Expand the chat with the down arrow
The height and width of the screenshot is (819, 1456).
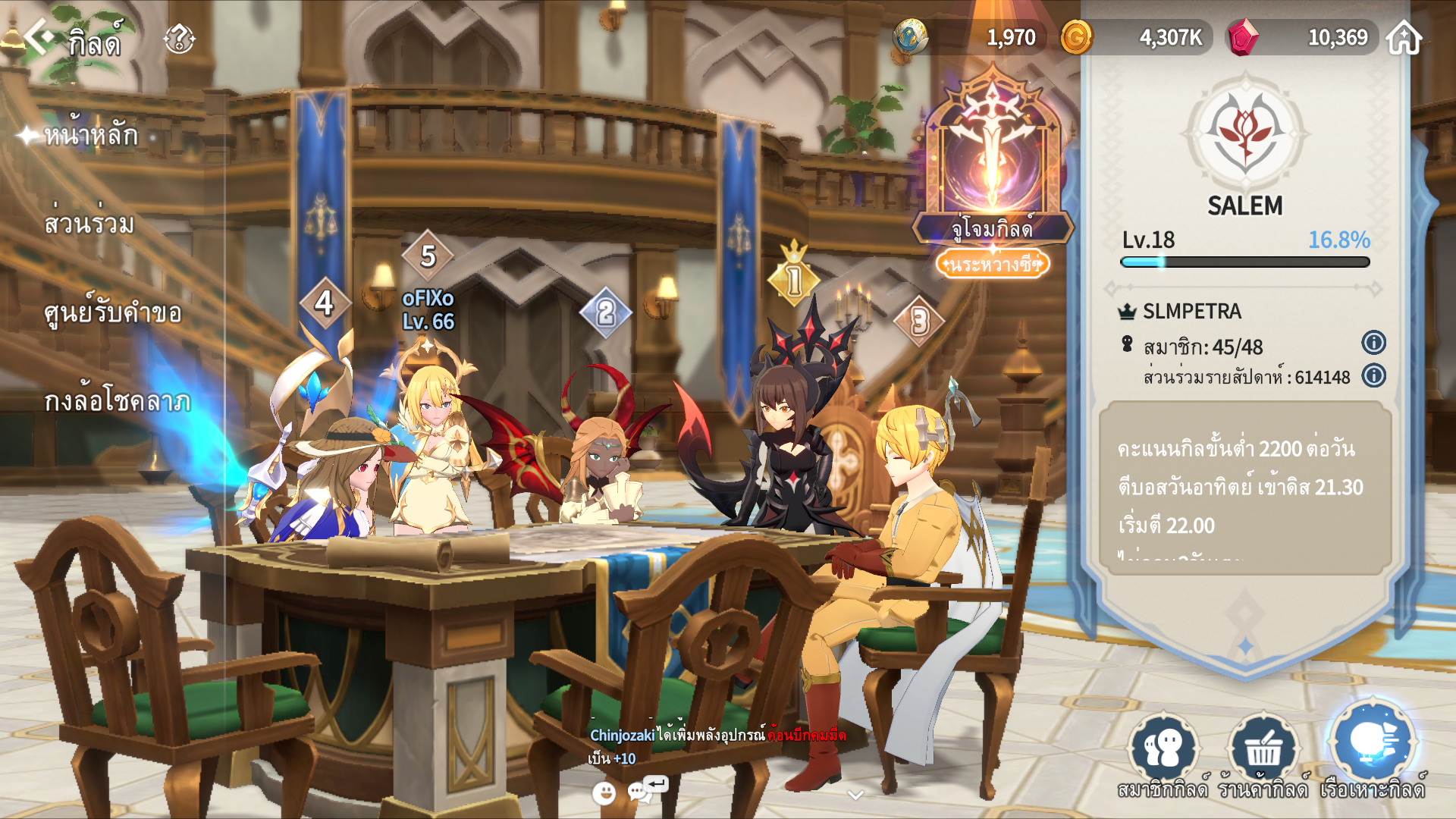point(855,795)
